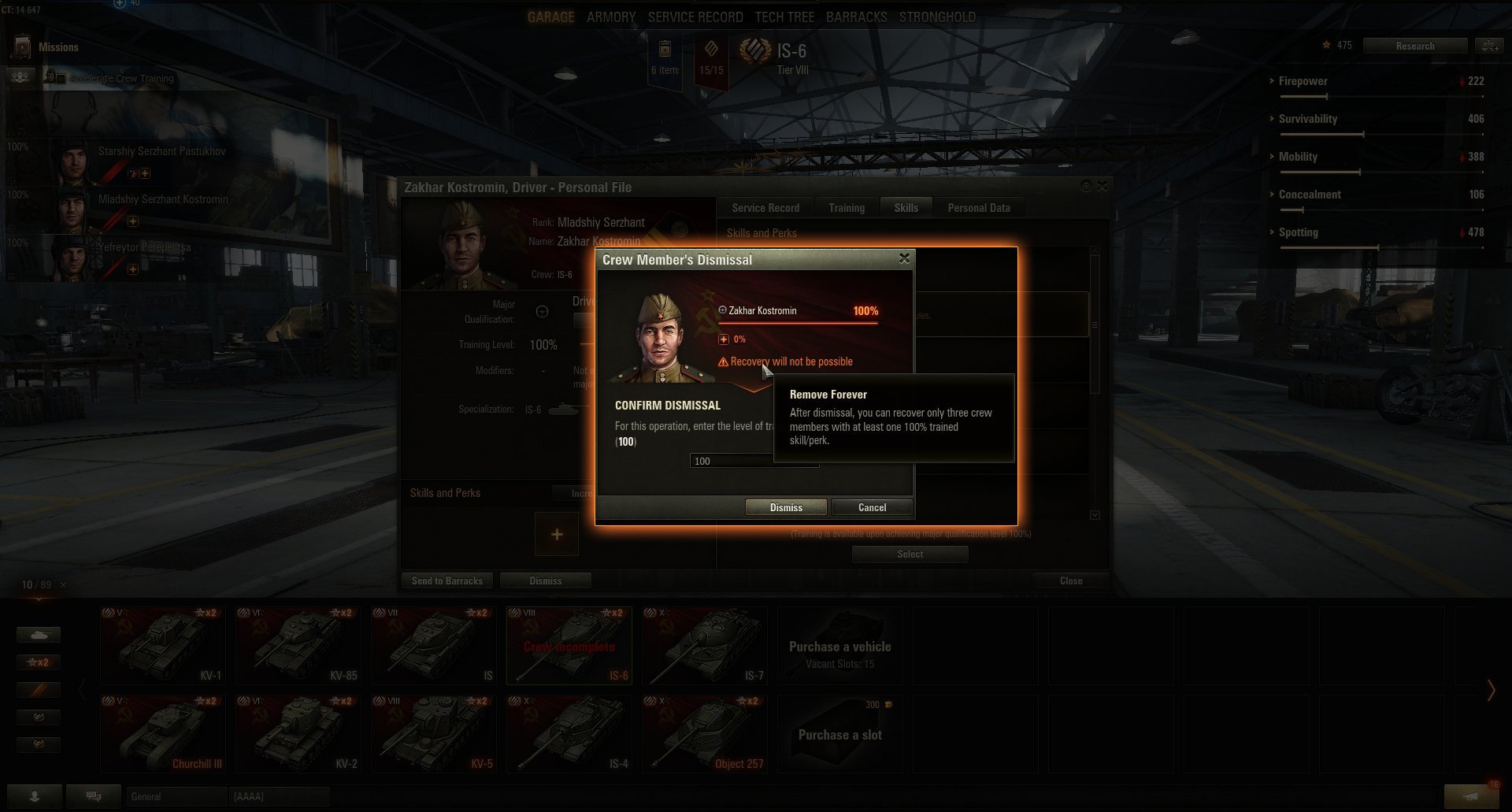Open the Armory menu
Image resolution: width=1512 pixels, height=812 pixels.
point(610,17)
